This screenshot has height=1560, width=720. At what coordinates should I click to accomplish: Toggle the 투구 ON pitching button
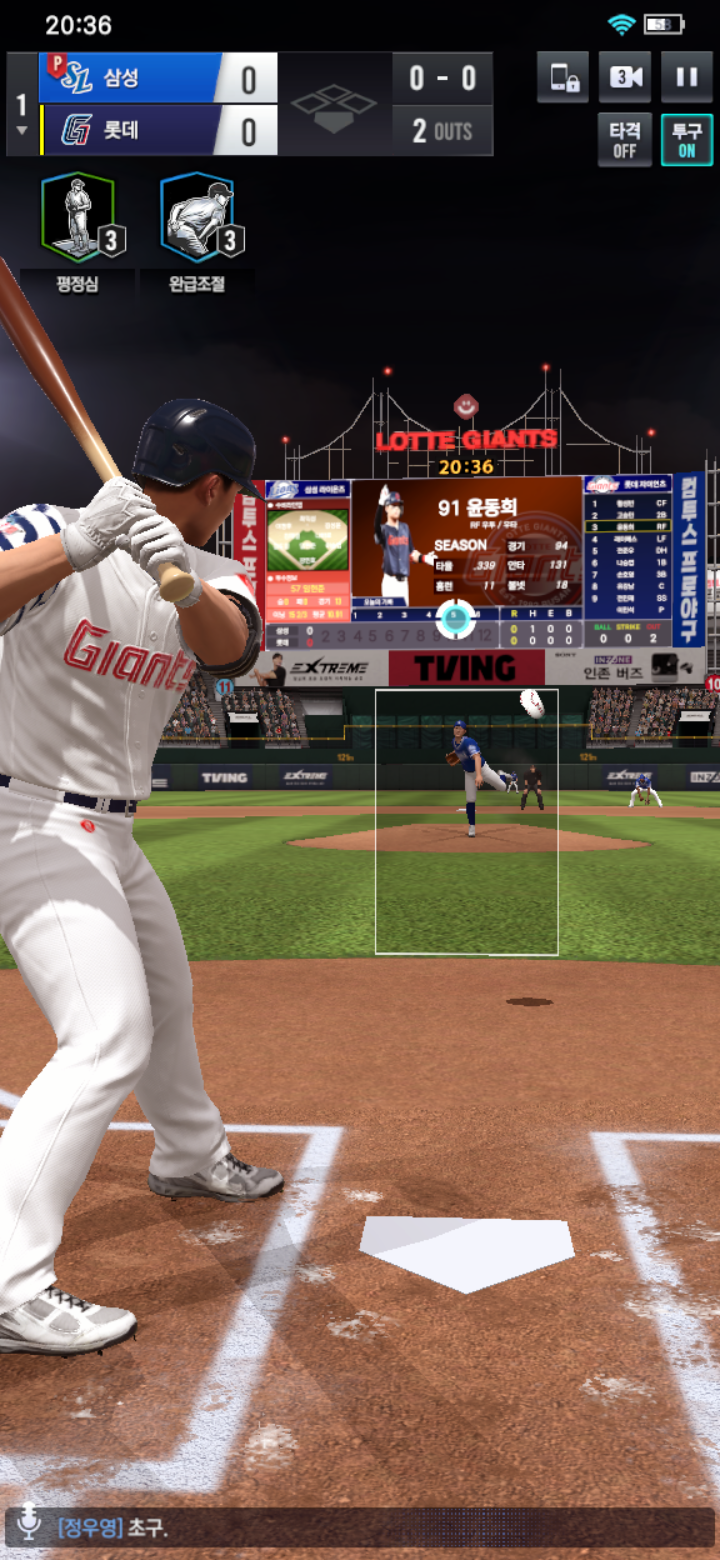click(686, 139)
